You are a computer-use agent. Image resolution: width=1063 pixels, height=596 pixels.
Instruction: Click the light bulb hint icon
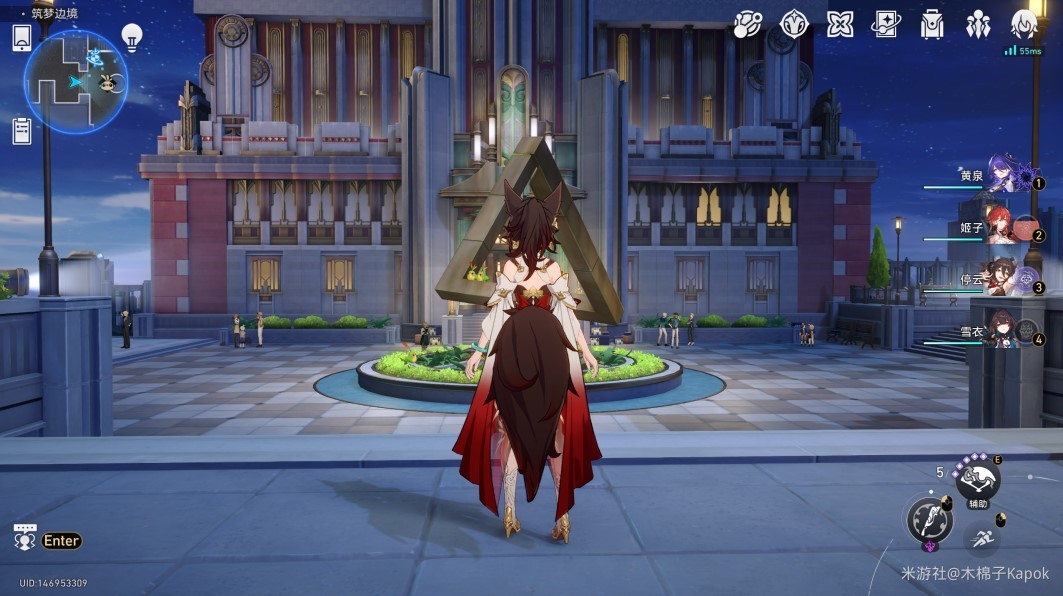click(131, 38)
